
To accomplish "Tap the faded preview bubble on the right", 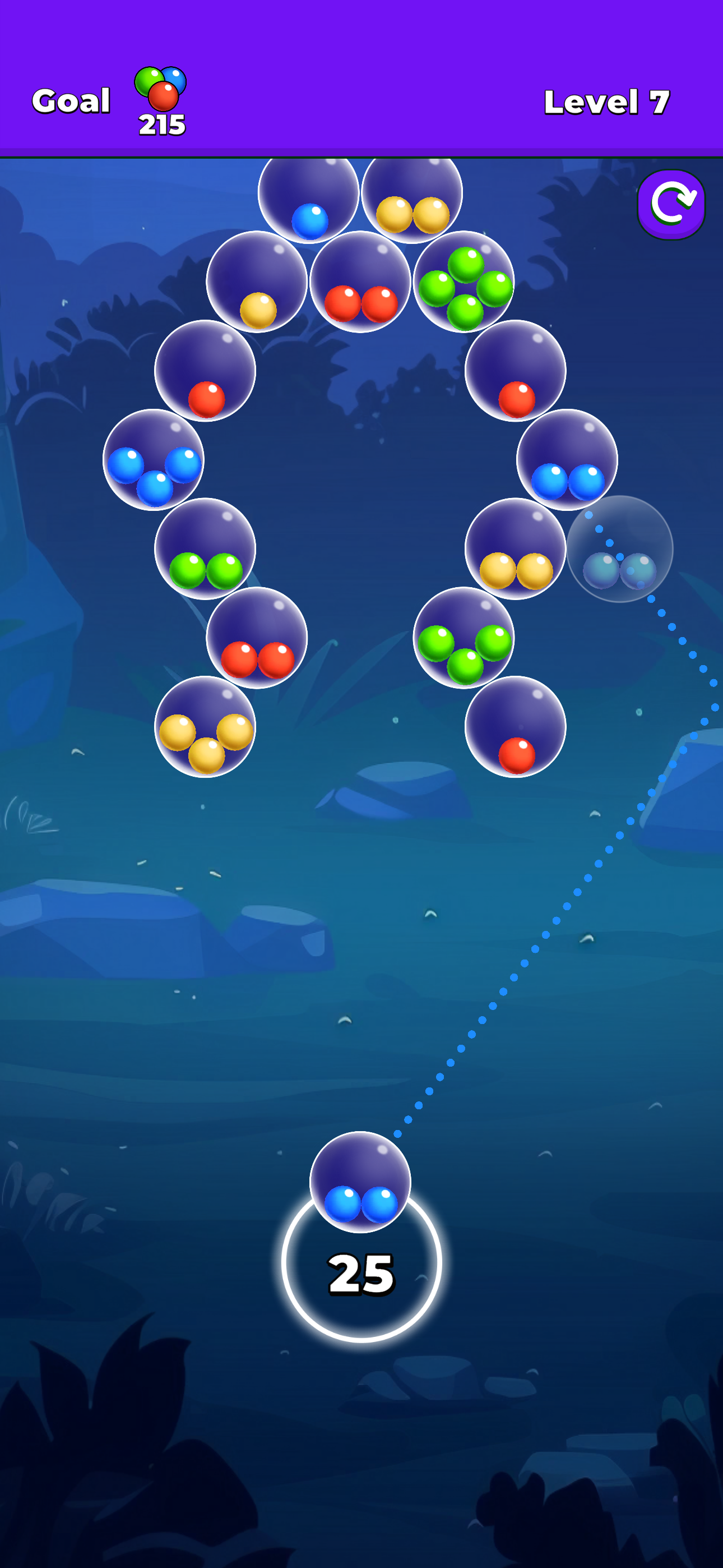I will tap(619, 551).
